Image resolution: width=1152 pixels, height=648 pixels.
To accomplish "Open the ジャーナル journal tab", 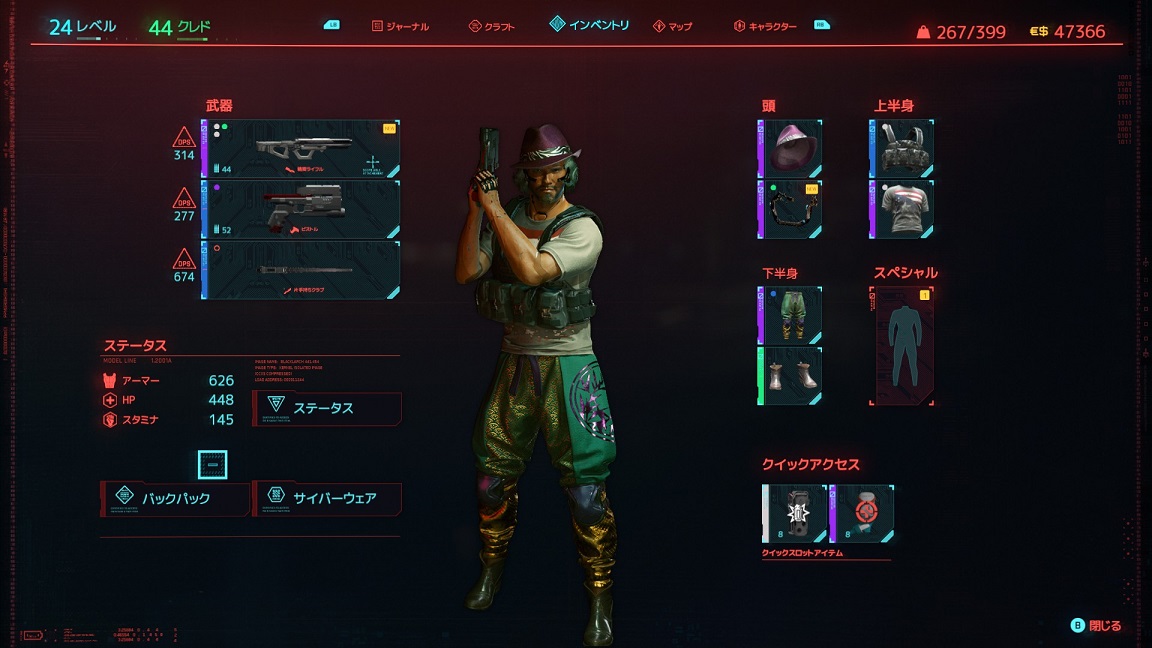I will pos(399,26).
